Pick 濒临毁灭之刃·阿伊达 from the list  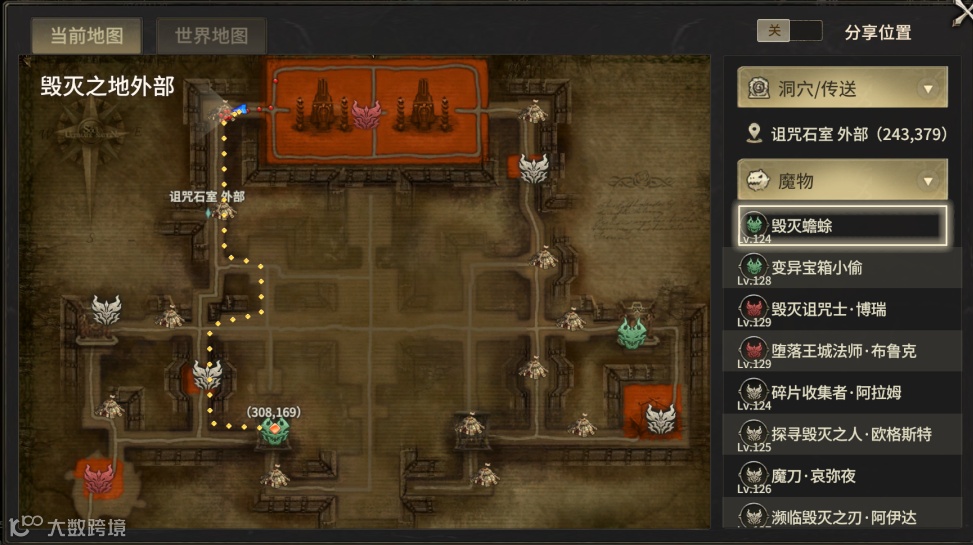click(x=841, y=516)
